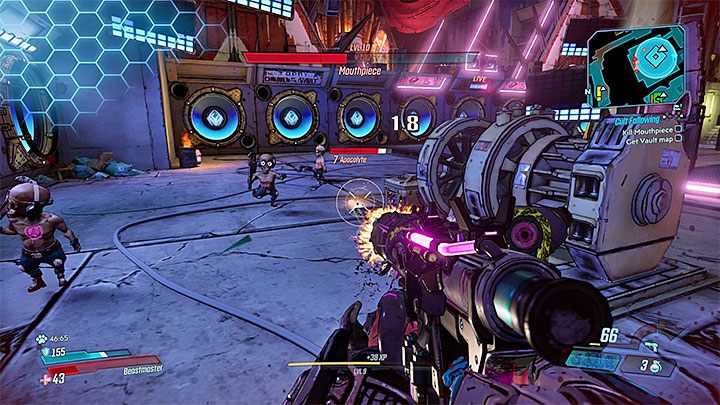The width and height of the screenshot is (720, 405).
Task: Tick the Get Vault map objective box
Action: [678, 138]
